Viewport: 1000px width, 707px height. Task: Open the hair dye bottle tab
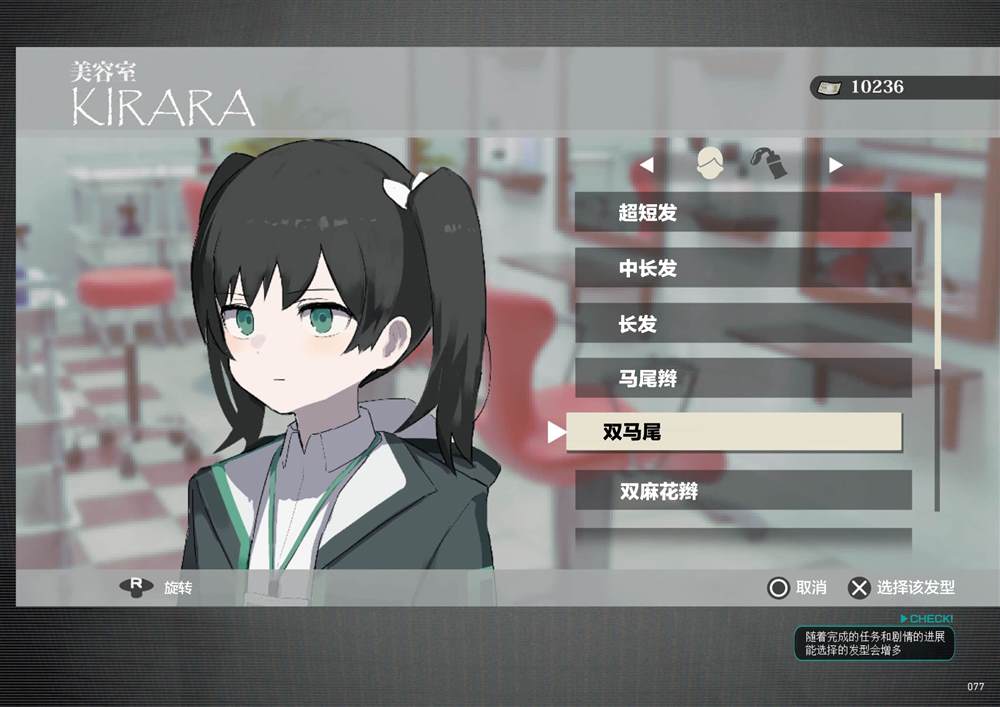point(766,164)
